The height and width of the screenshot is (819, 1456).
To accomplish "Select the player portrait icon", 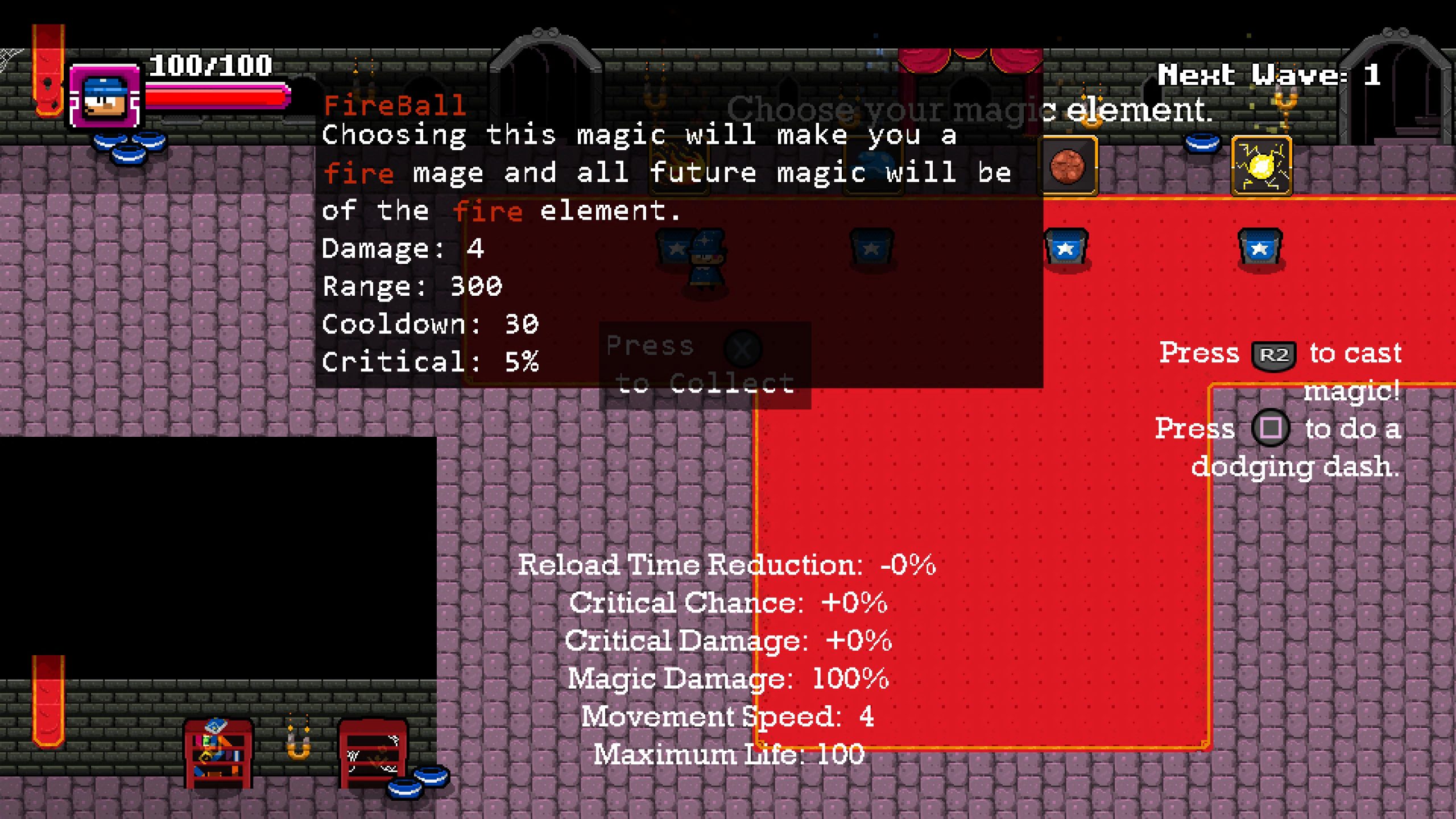I will (x=105, y=97).
